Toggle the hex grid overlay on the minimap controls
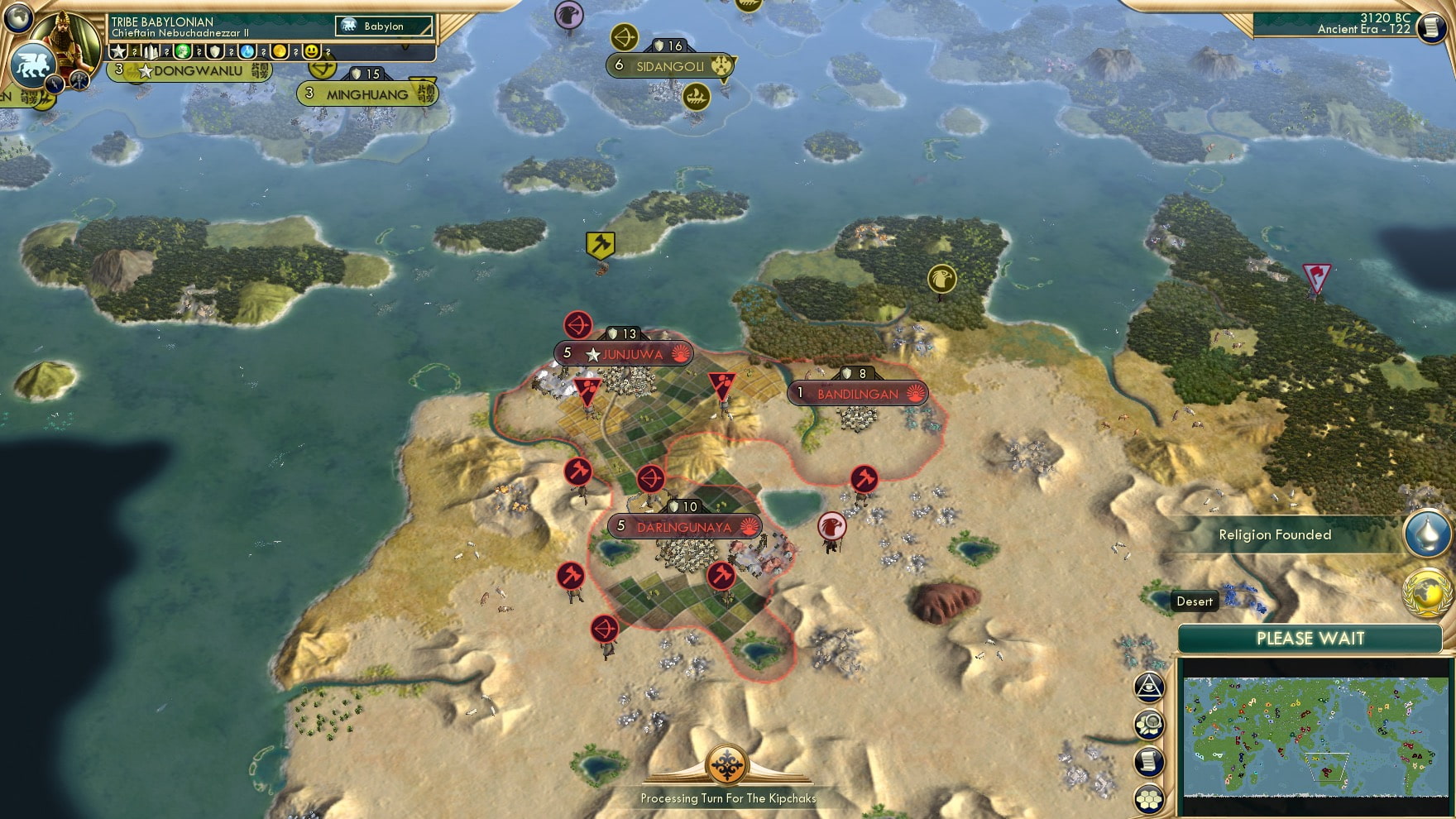 1150,796
